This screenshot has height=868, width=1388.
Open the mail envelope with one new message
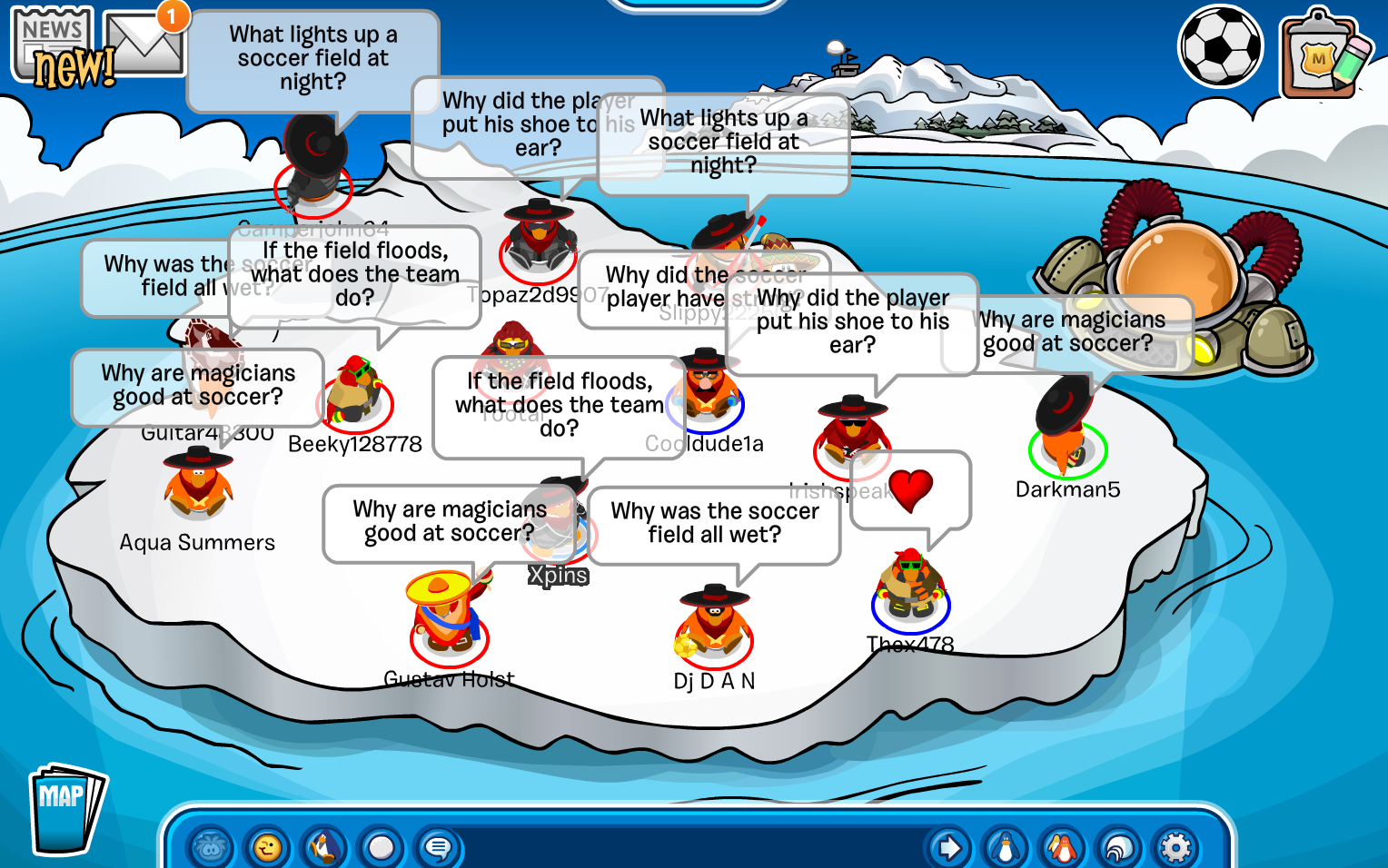(145, 44)
